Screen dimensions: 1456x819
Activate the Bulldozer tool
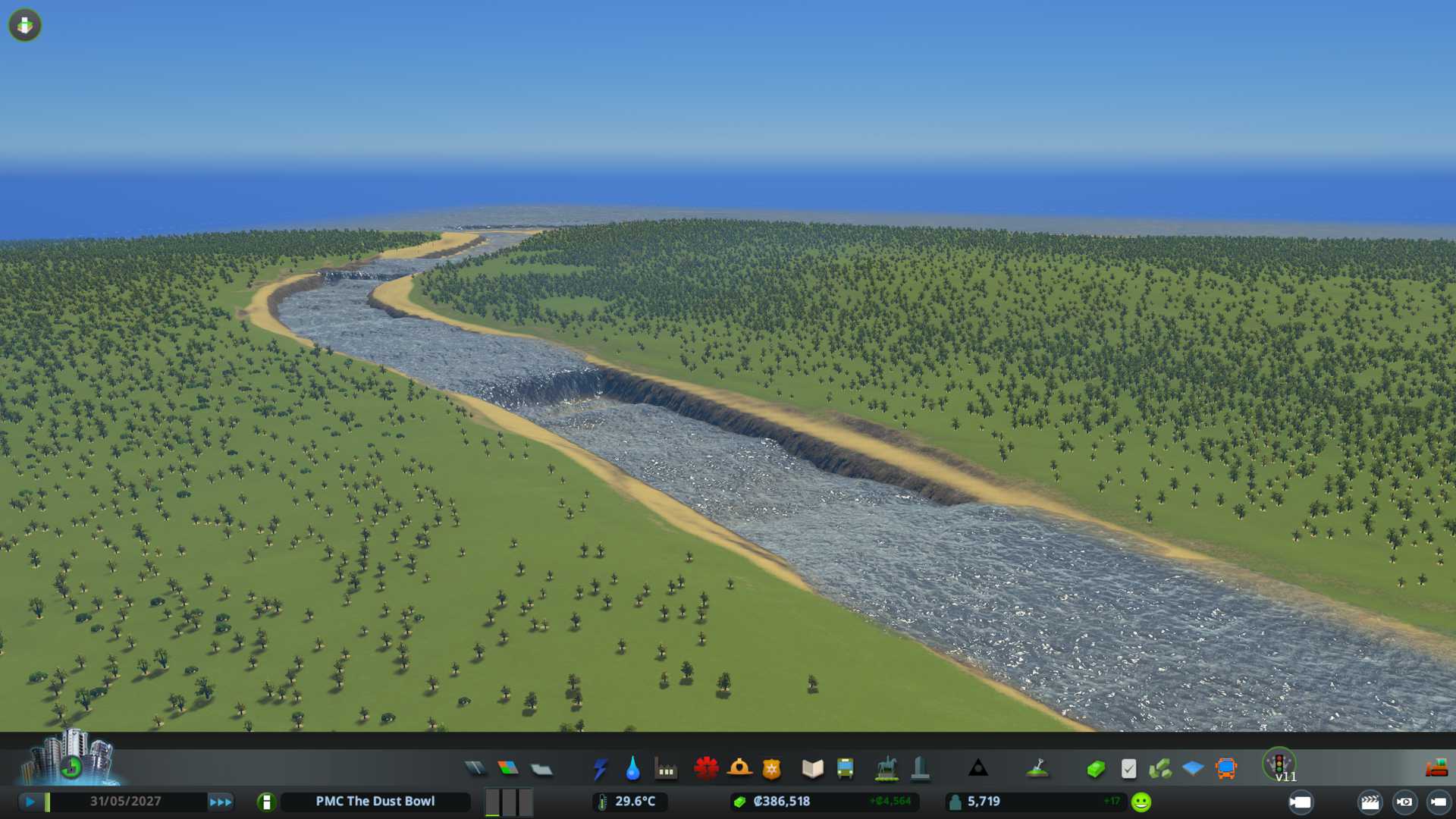(x=1436, y=769)
